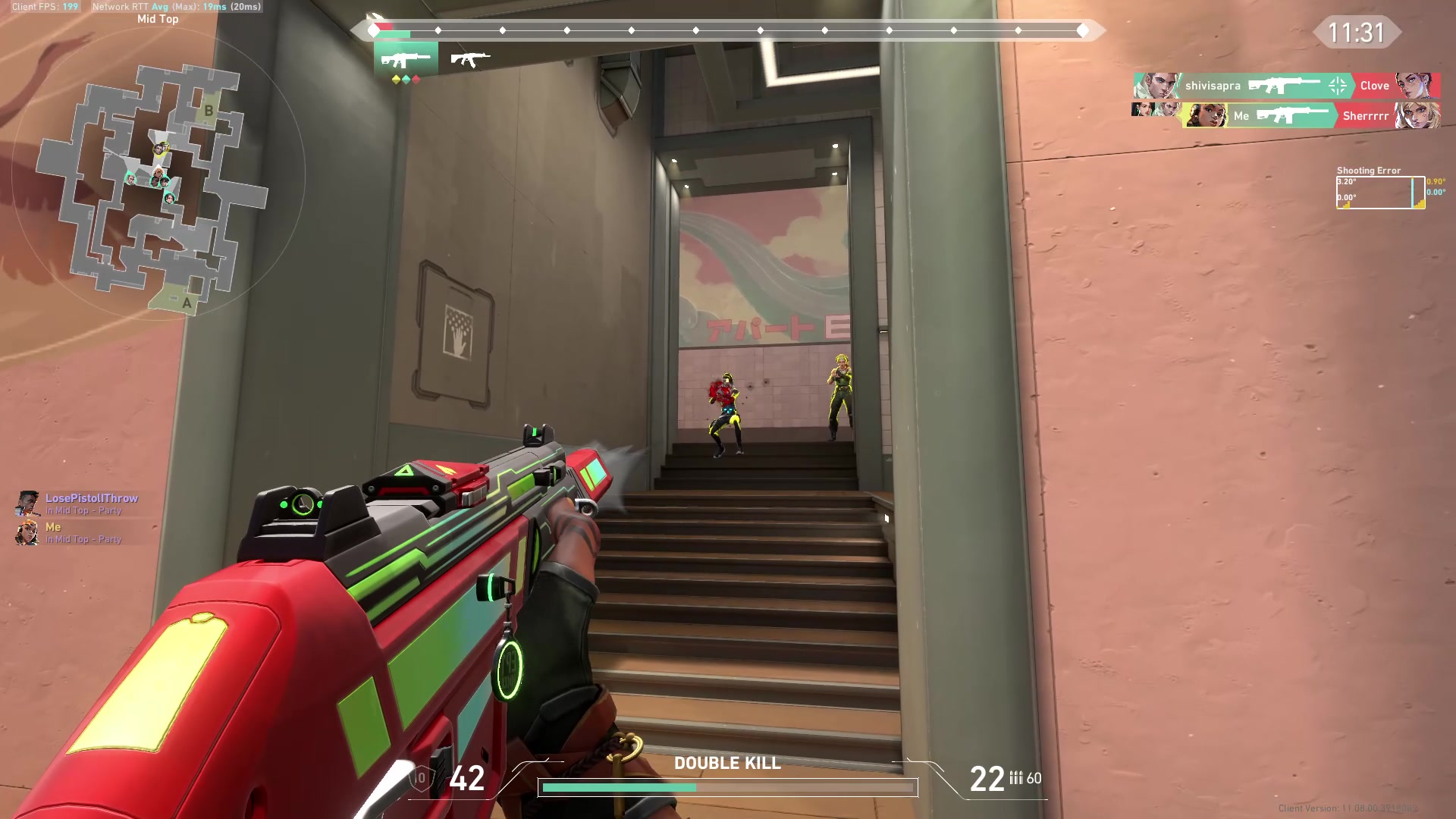The image size is (1456, 819).
Task: Click the red ultimate diamond icon
Action: (417, 78)
